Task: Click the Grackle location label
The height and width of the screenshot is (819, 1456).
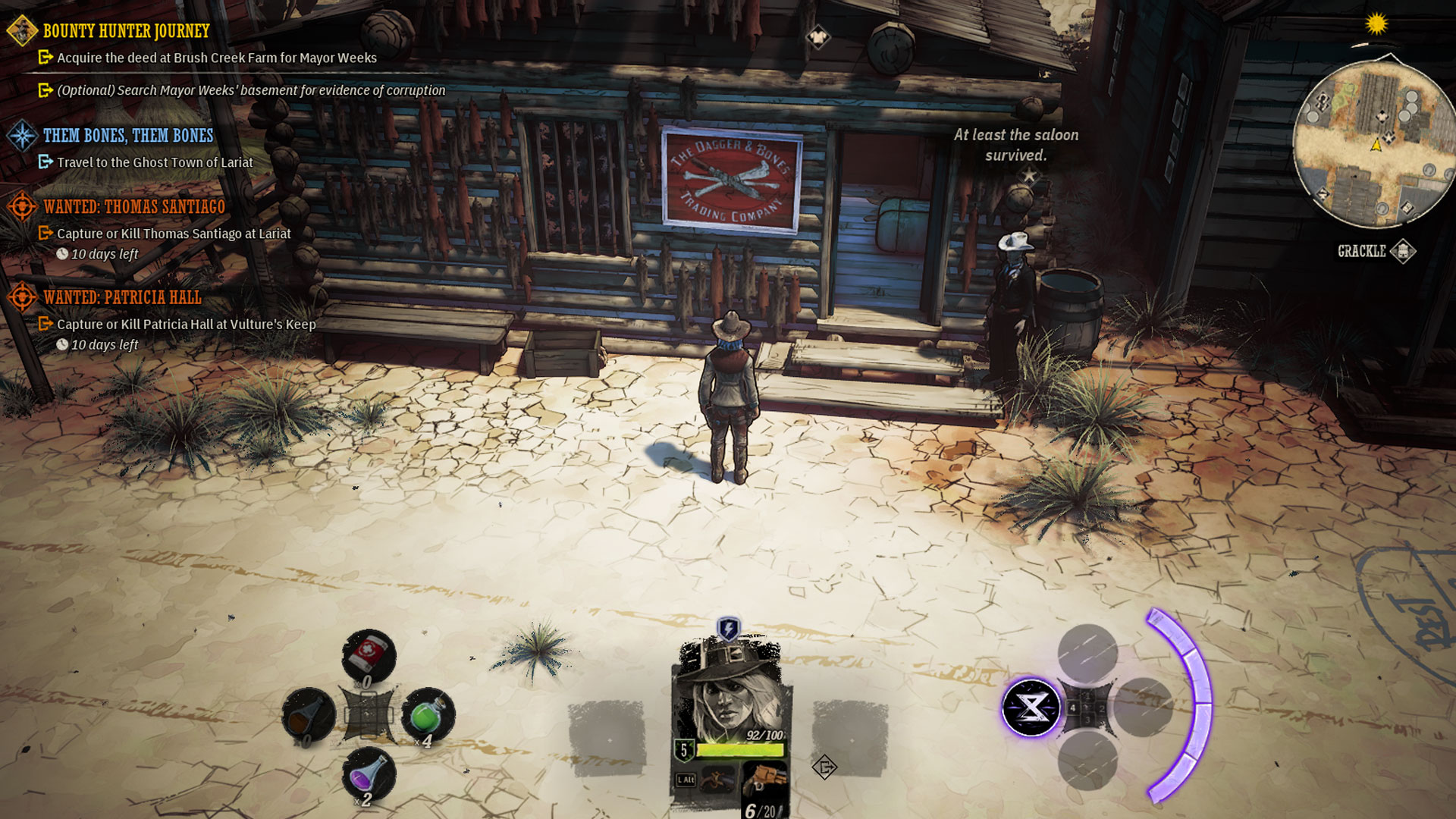Action: 1361,251
